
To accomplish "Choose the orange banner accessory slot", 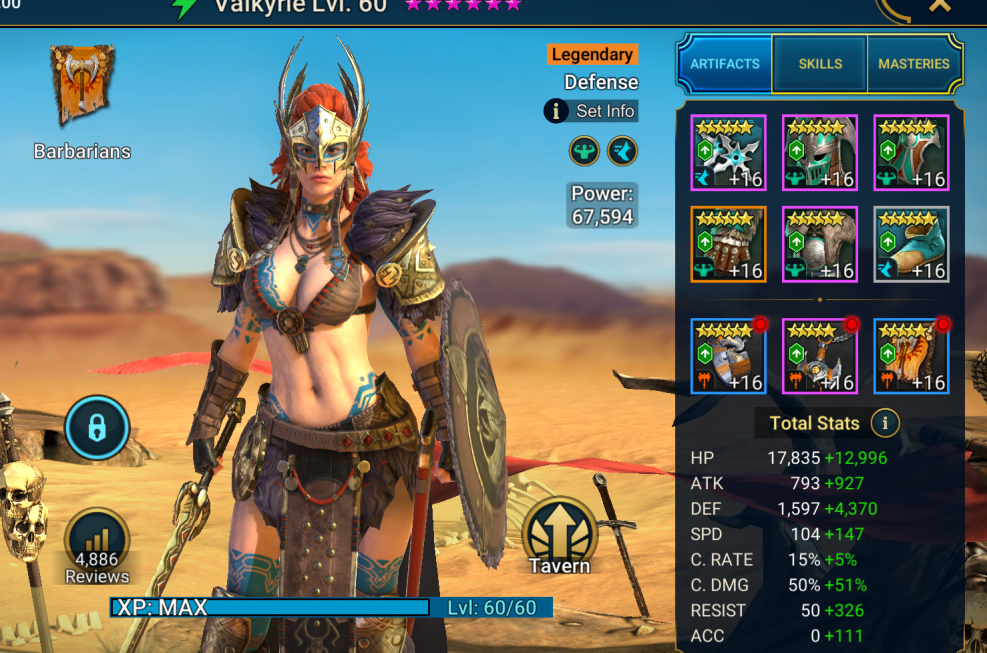I will [x=911, y=357].
